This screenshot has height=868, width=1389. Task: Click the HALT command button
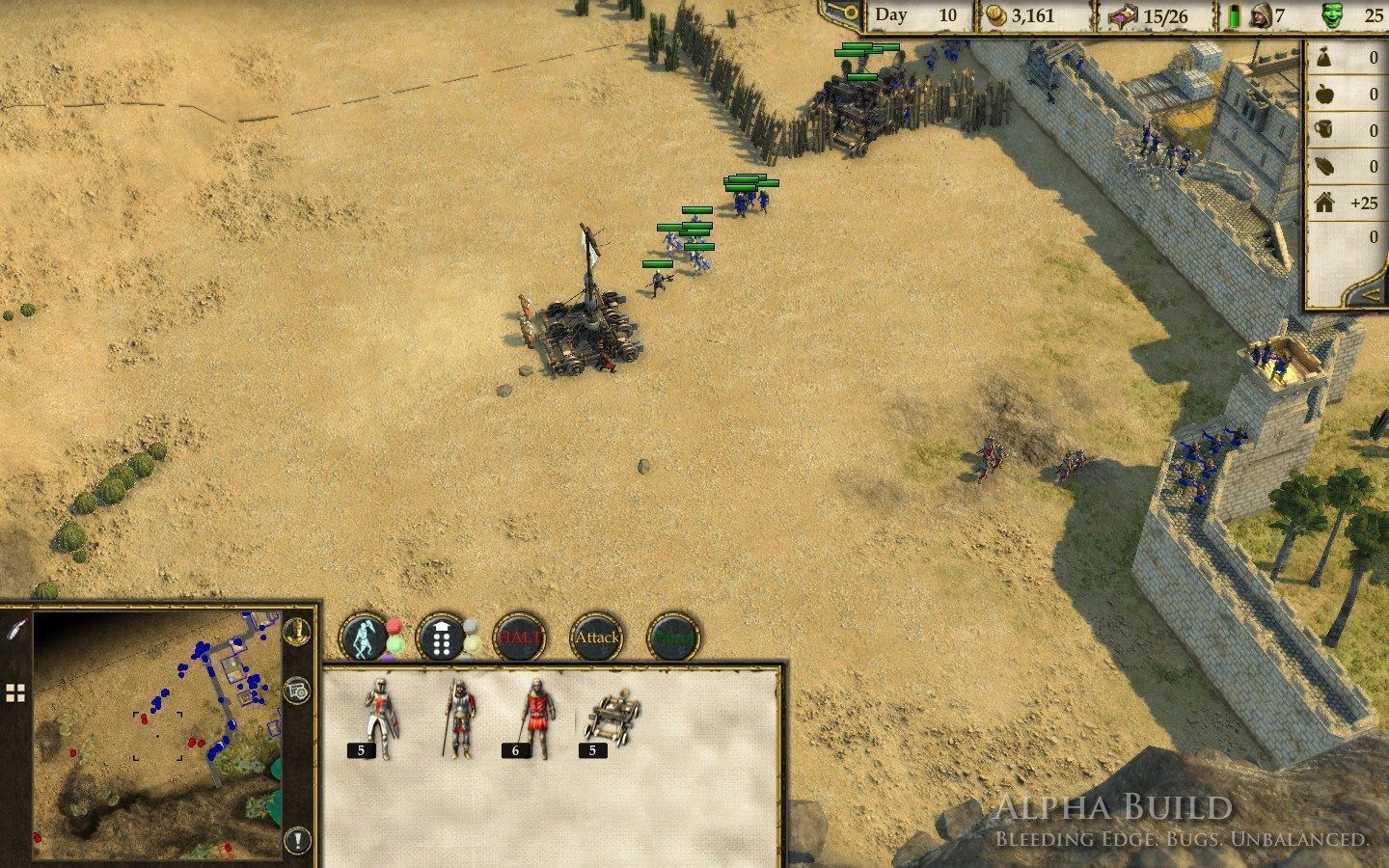pos(518,637)
